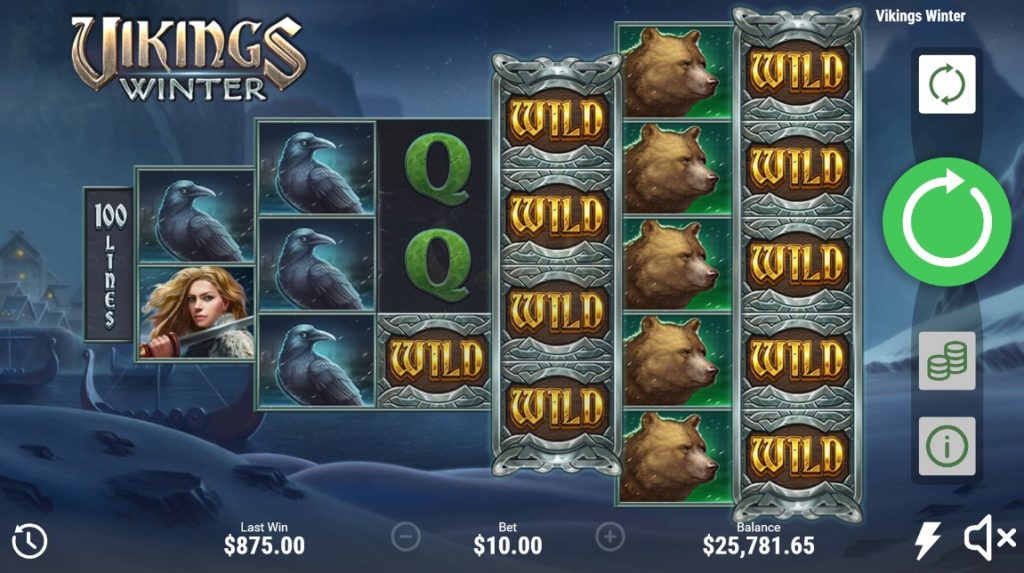Open the autoplay options button
This screenshot has width=1024, height=573.
[x=946, y=84]
